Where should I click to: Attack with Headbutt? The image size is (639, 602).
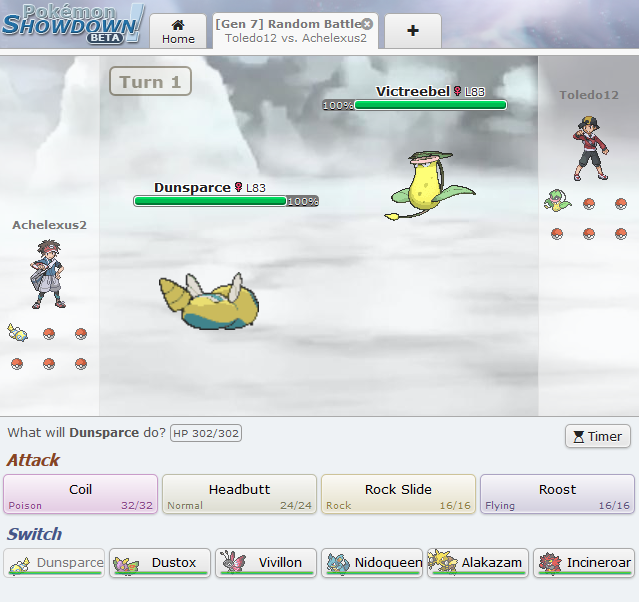pos(239,494)
